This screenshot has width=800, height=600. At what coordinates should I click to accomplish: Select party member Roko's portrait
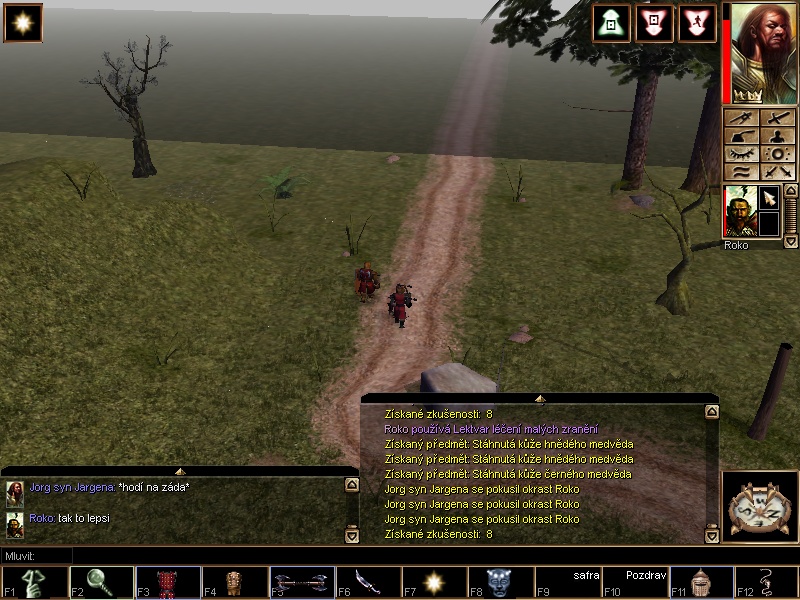[x=739, y=211]
